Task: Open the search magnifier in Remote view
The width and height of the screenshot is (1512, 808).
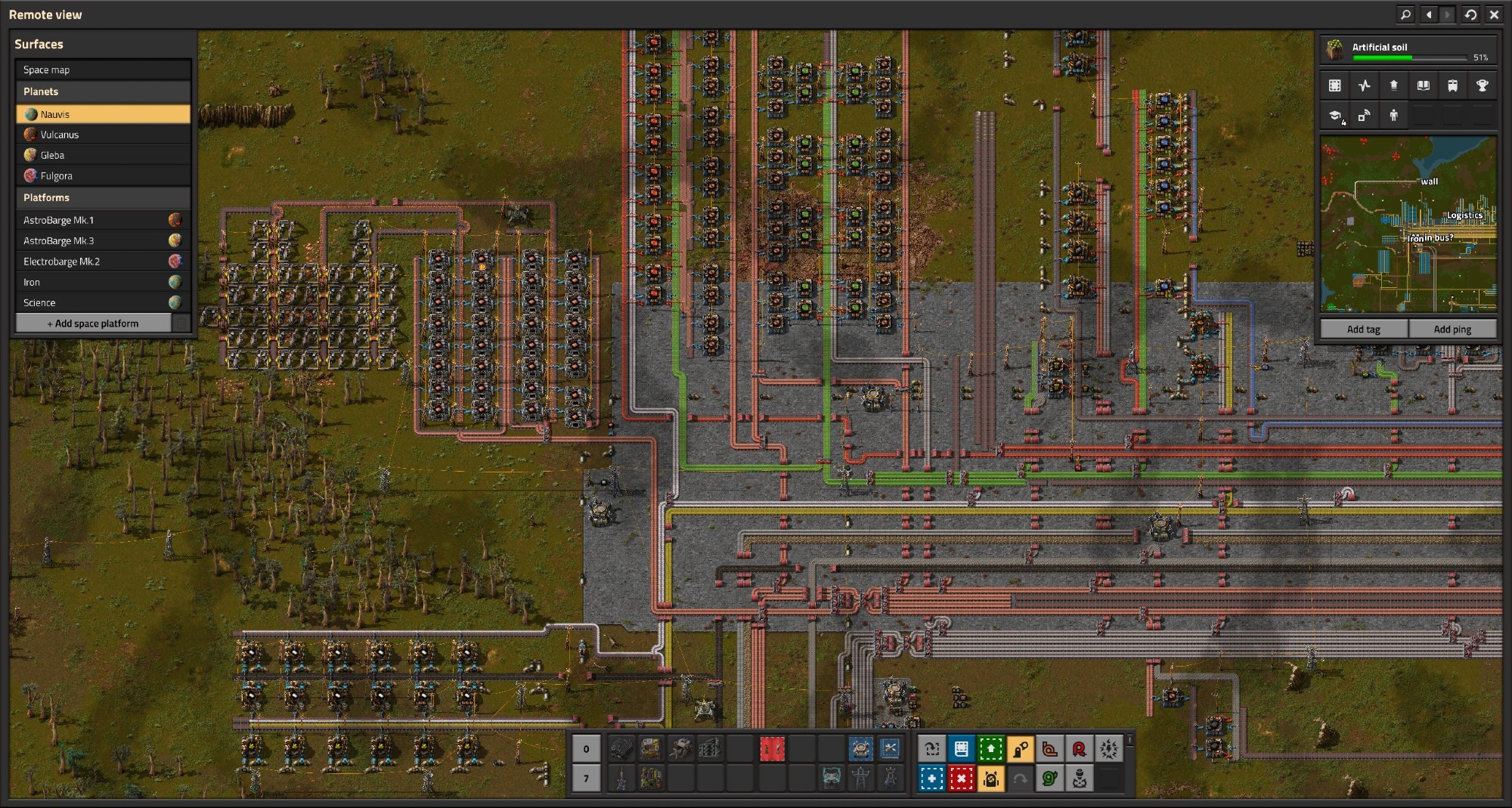Action: (1405, 14)
